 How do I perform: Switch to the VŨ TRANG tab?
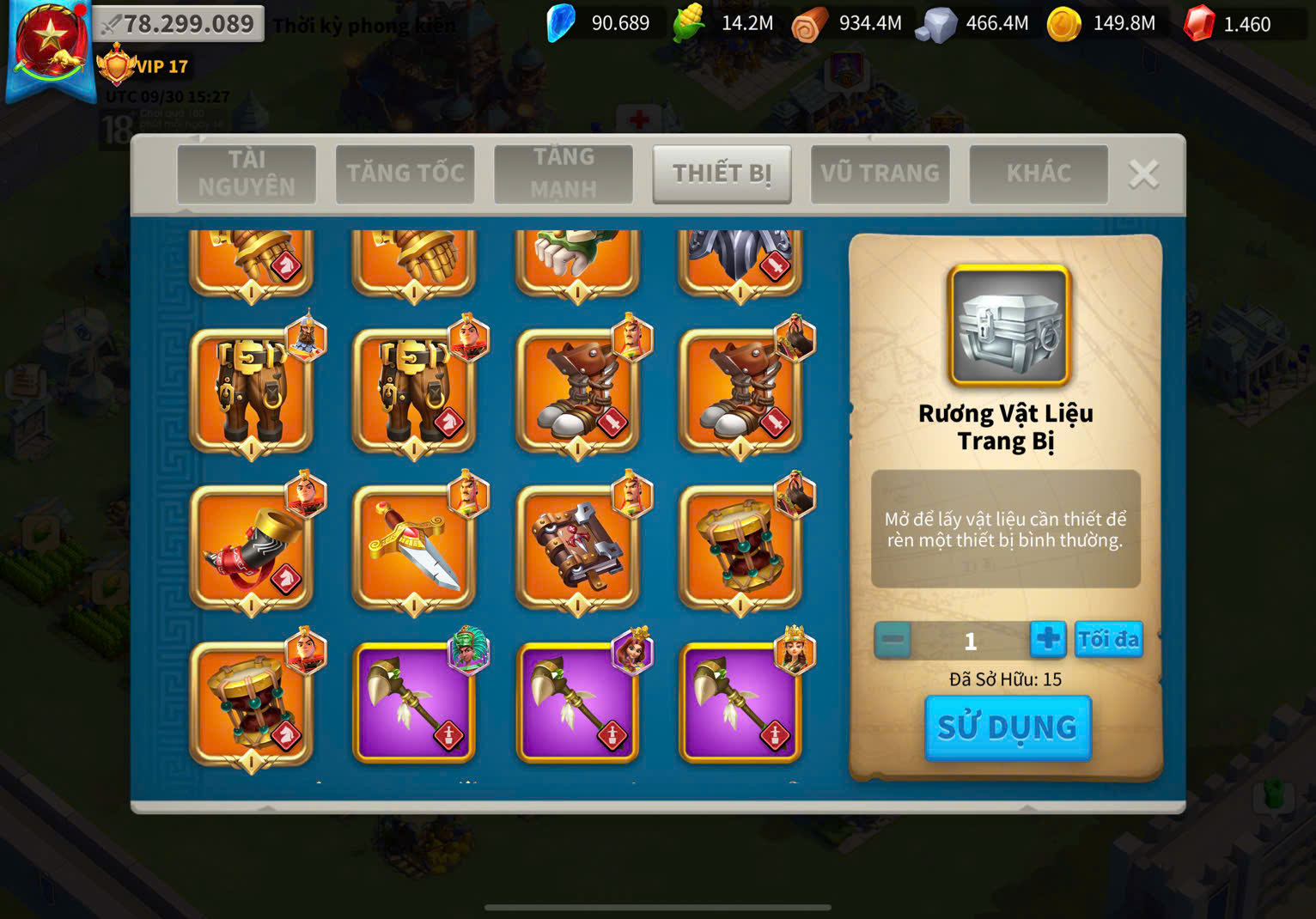[880, 173]
